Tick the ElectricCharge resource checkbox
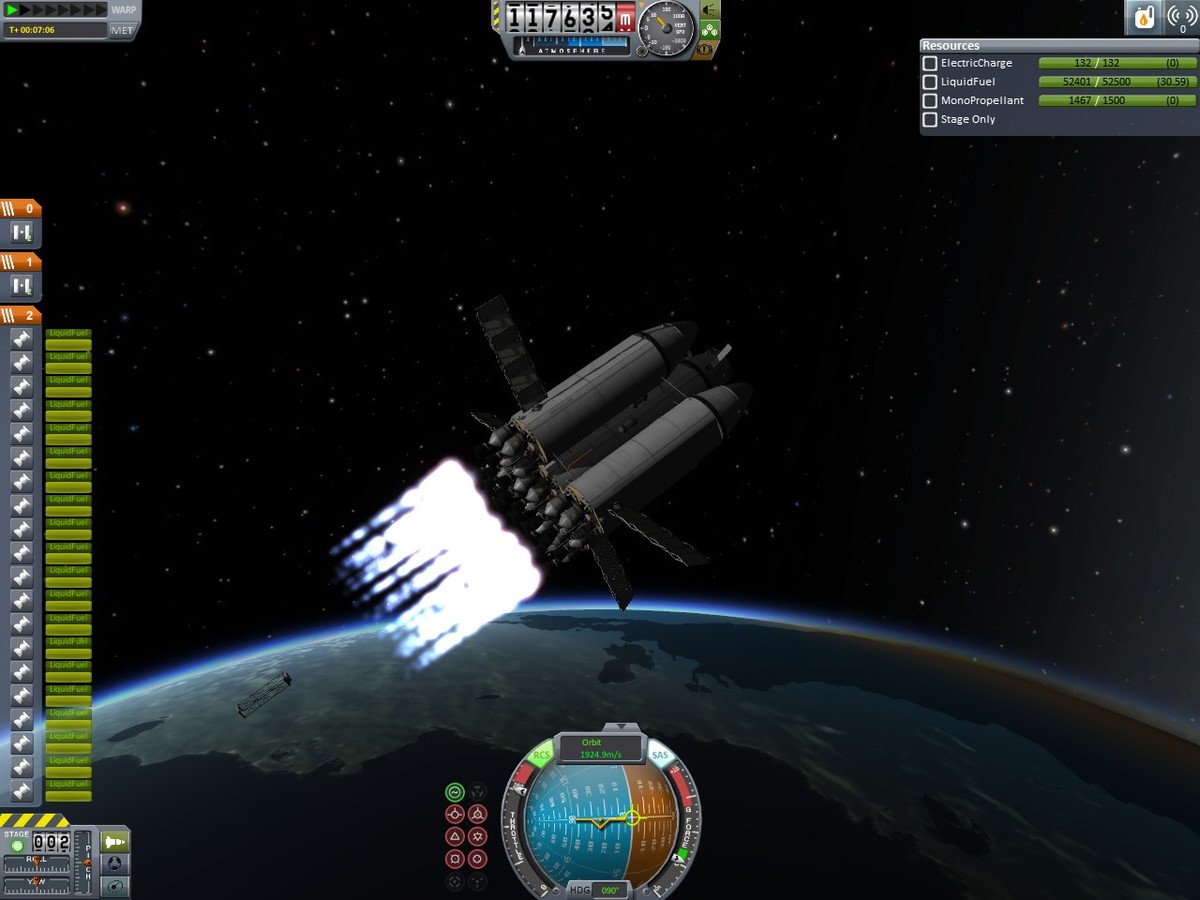 930,63
